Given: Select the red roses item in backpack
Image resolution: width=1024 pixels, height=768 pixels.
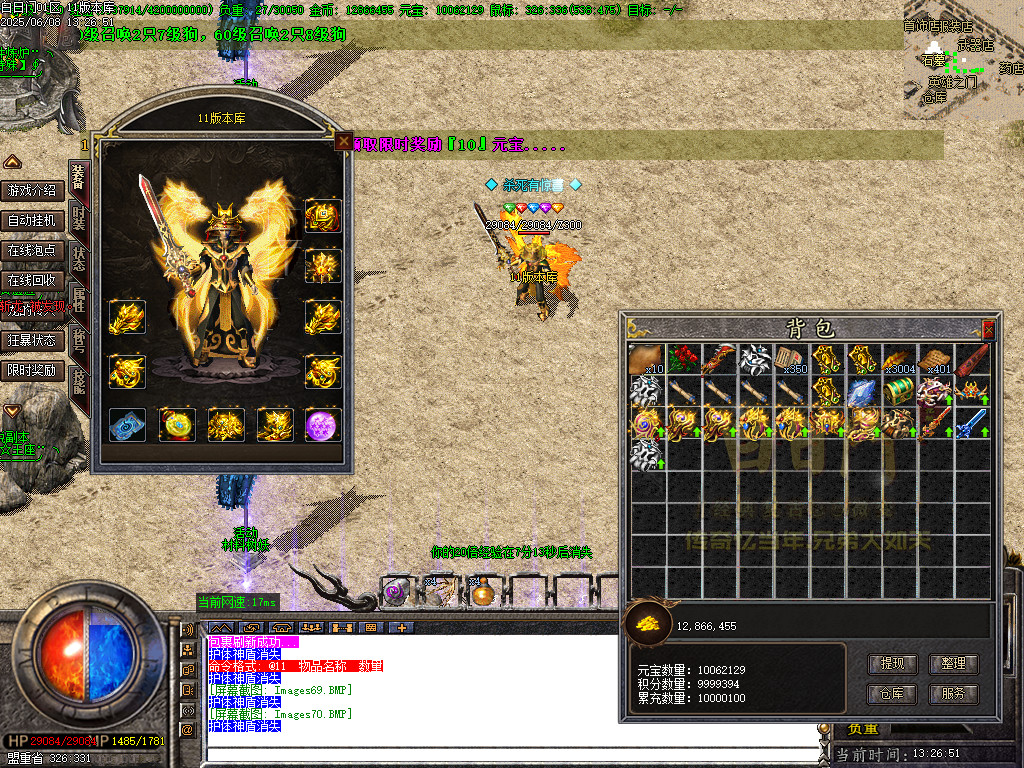Looking at the screenshot, I should click(683, 360).
